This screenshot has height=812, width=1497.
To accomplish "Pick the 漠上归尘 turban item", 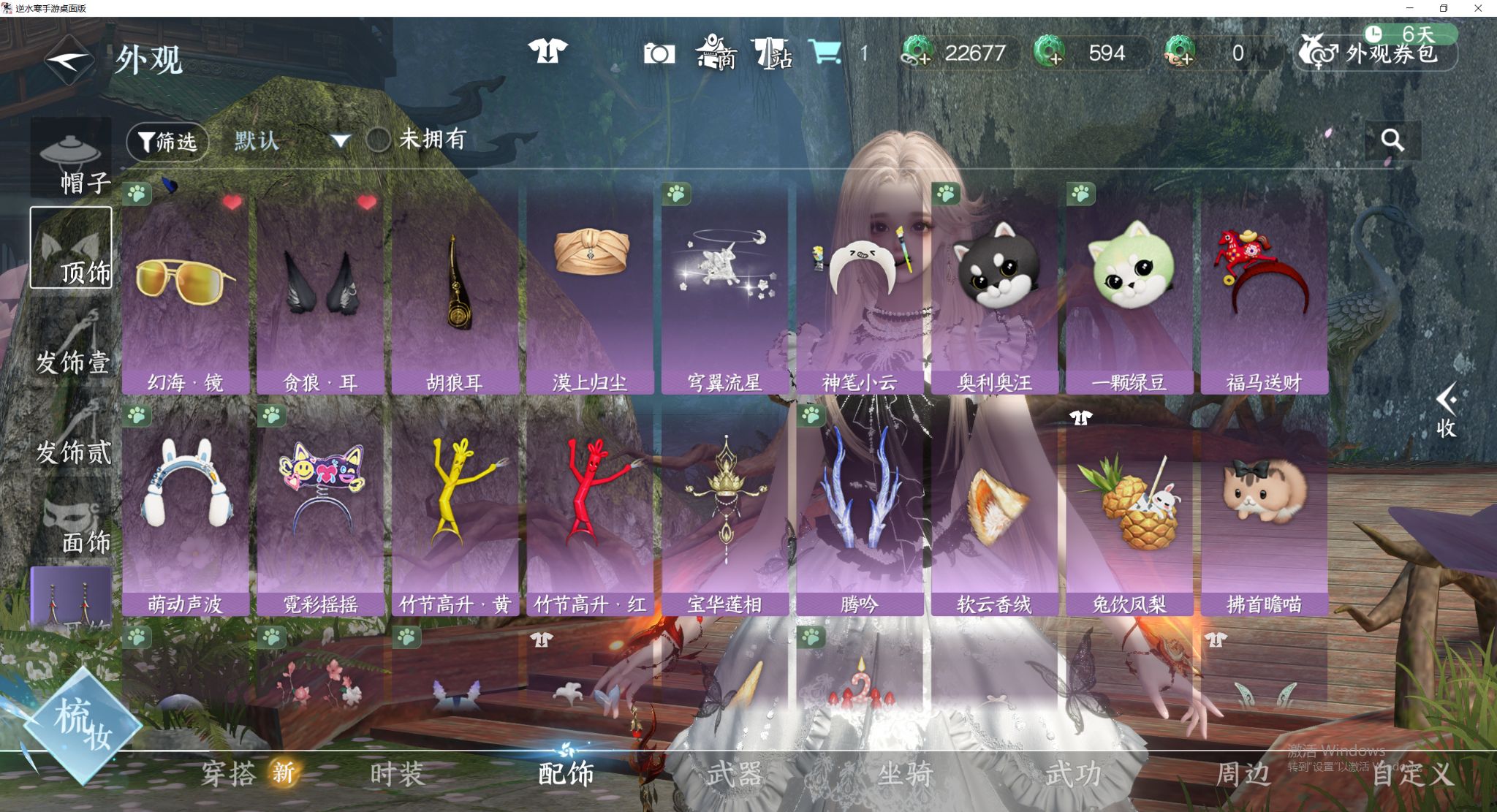I will [590, 292].
